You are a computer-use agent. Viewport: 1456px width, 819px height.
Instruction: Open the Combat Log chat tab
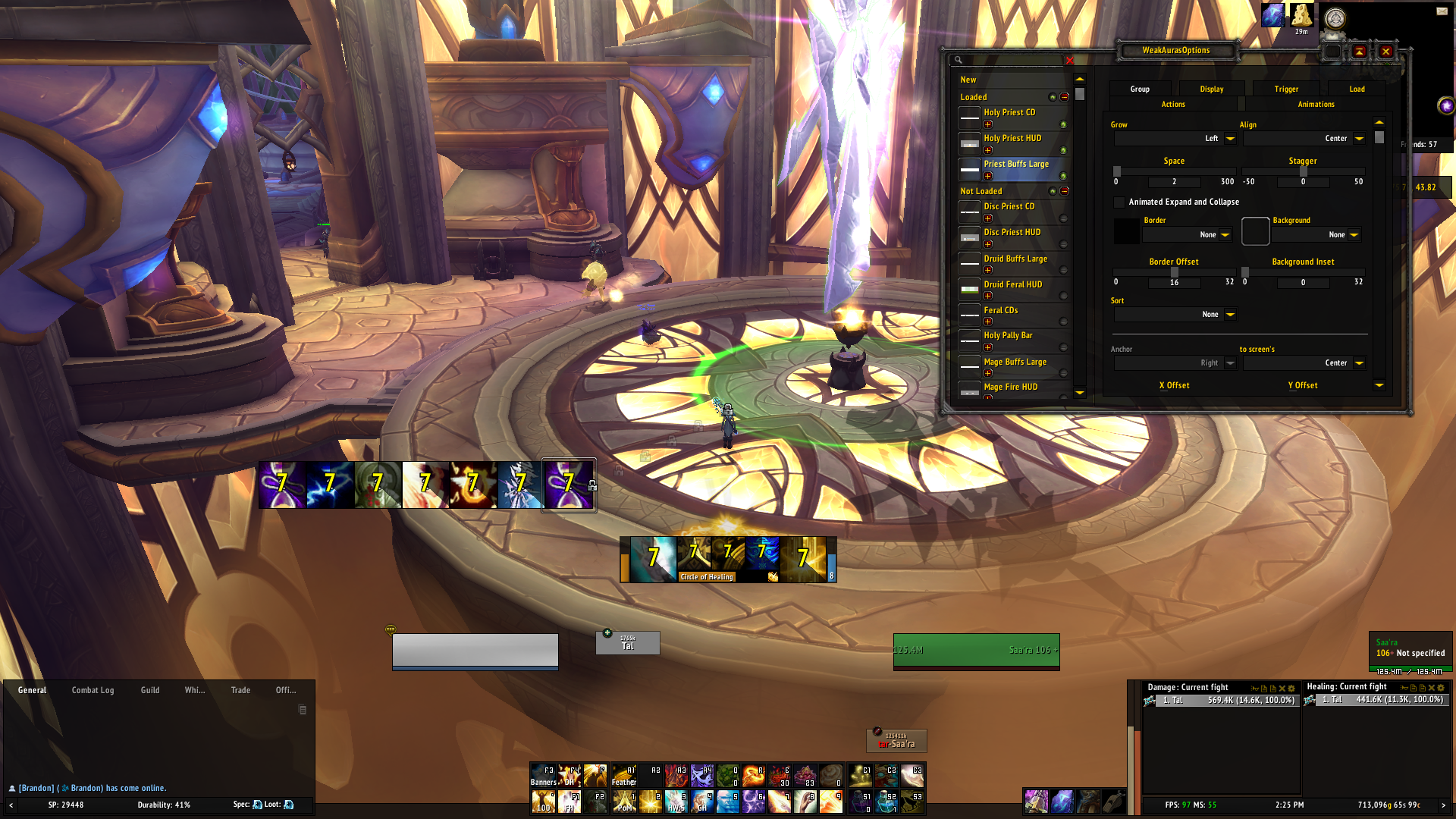pyautogui.click(x=93, y=690)
